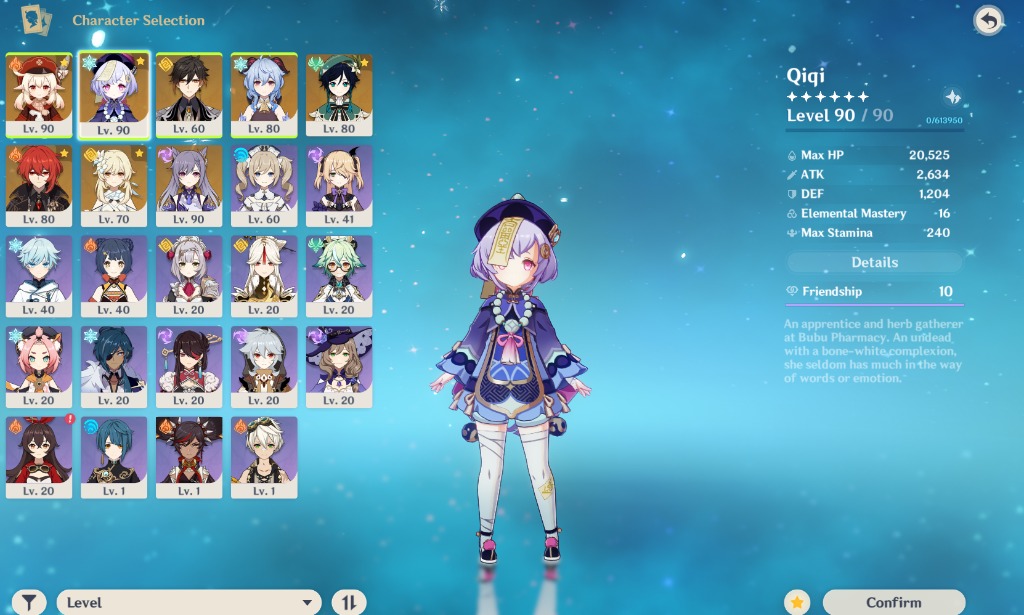1024x615 pixels.
Task: Click the gold star favorite button
Action: point(796,602)
